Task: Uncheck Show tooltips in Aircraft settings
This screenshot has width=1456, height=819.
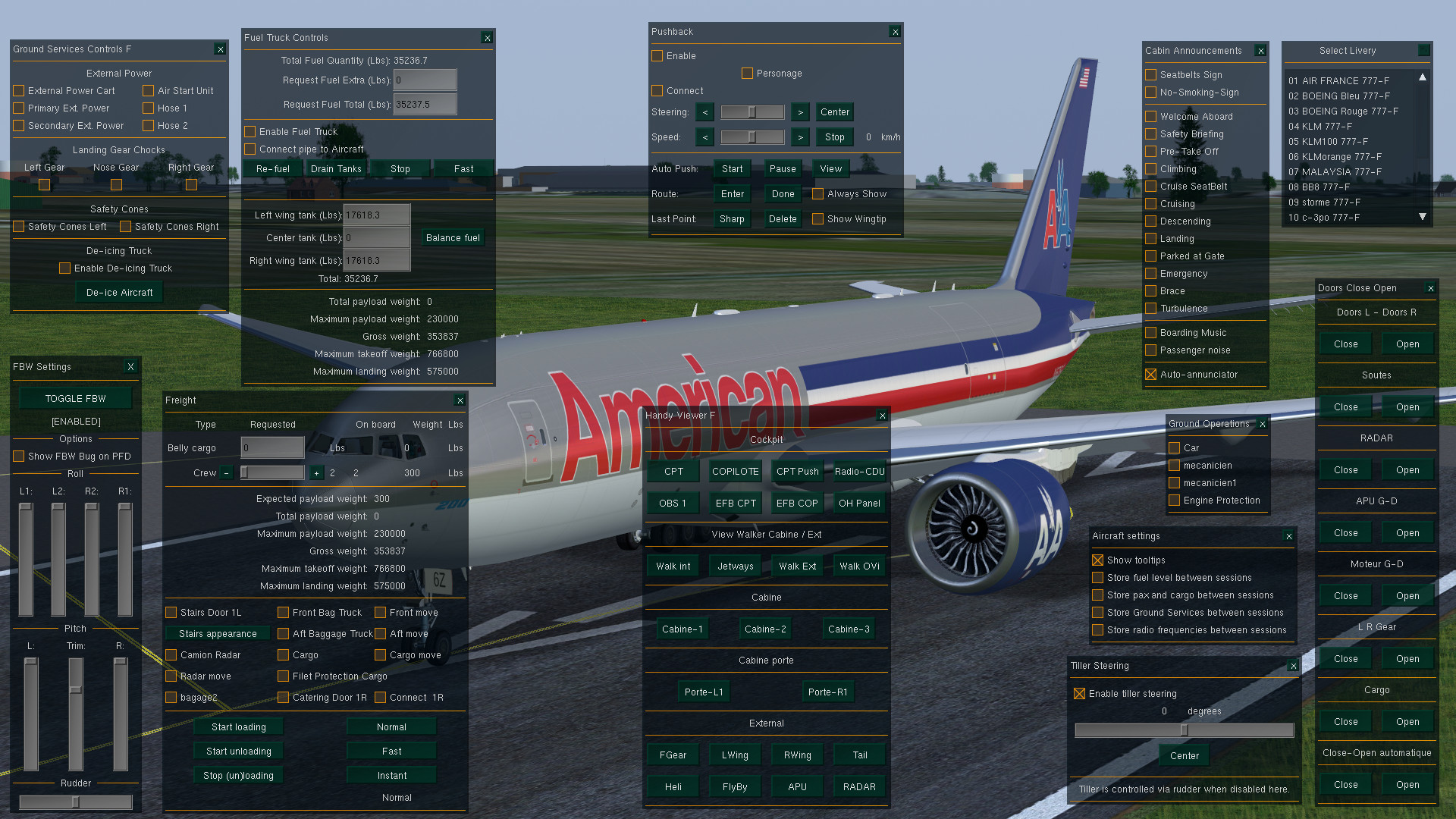Action: click(1098, 560)
